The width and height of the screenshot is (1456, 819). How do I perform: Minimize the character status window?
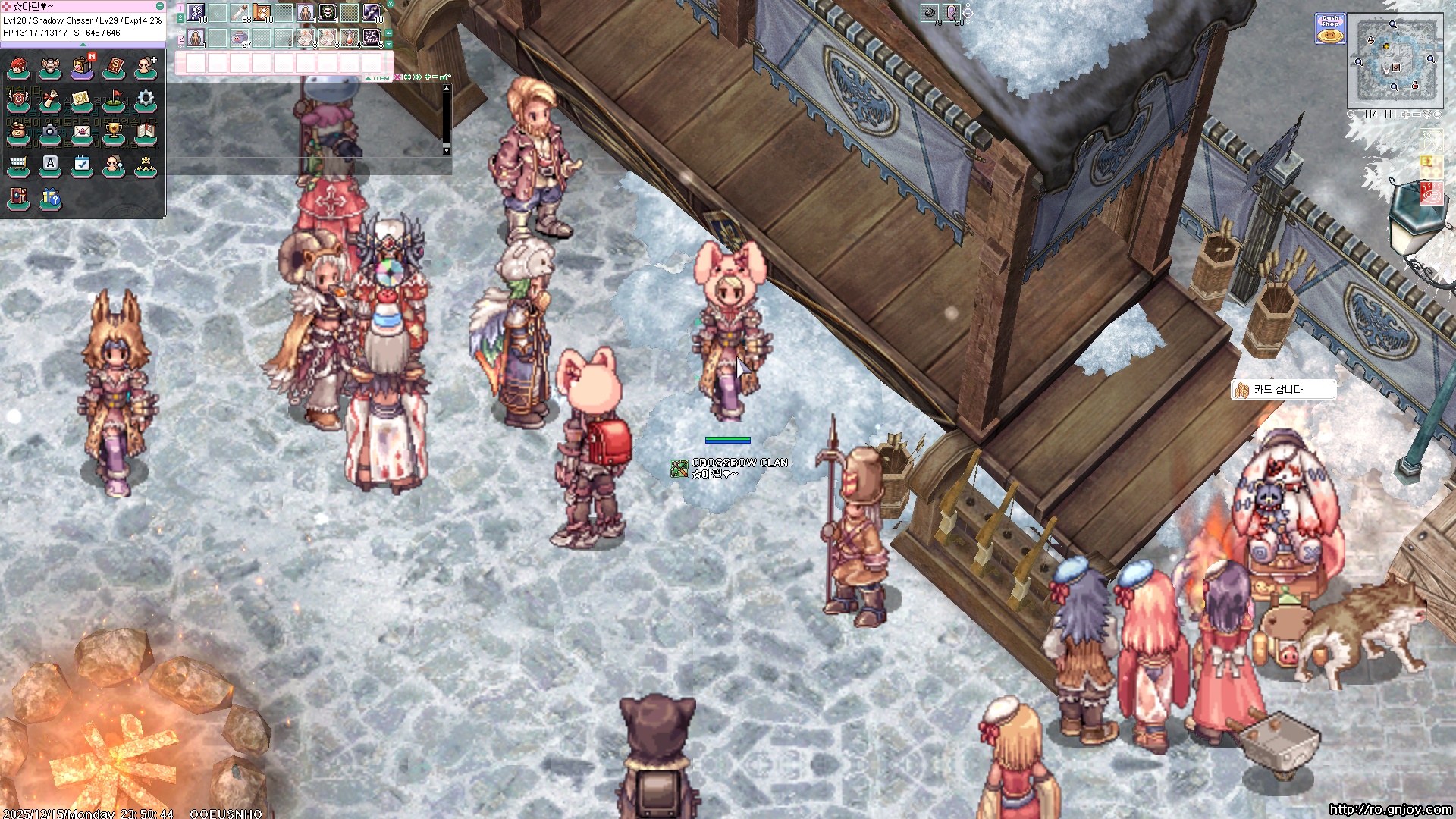point(160,6)
